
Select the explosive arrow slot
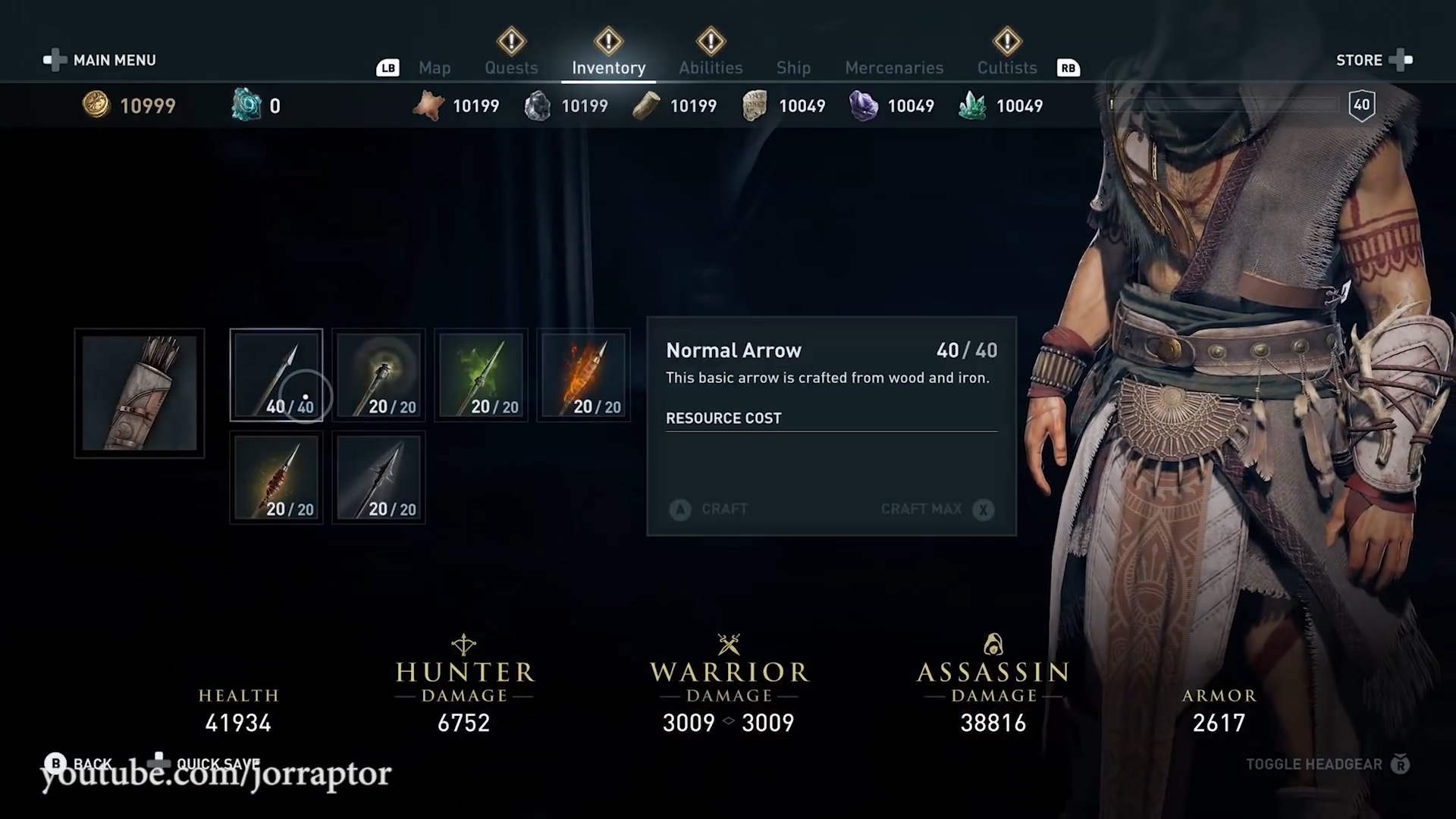point(276,477)
